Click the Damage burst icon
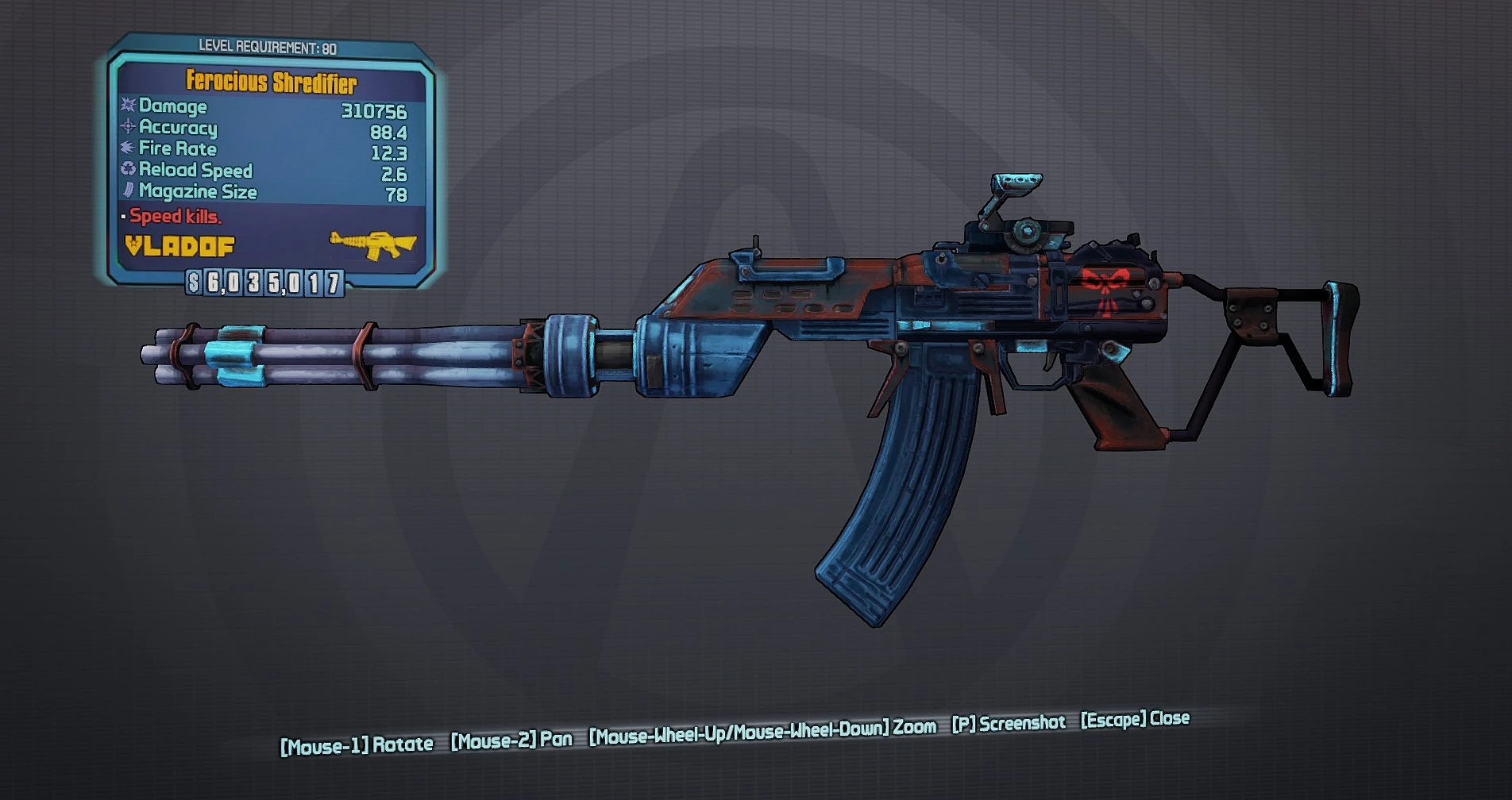Image resolution: width=1512 pixels, height=800 pixels. tap(127, 107)
